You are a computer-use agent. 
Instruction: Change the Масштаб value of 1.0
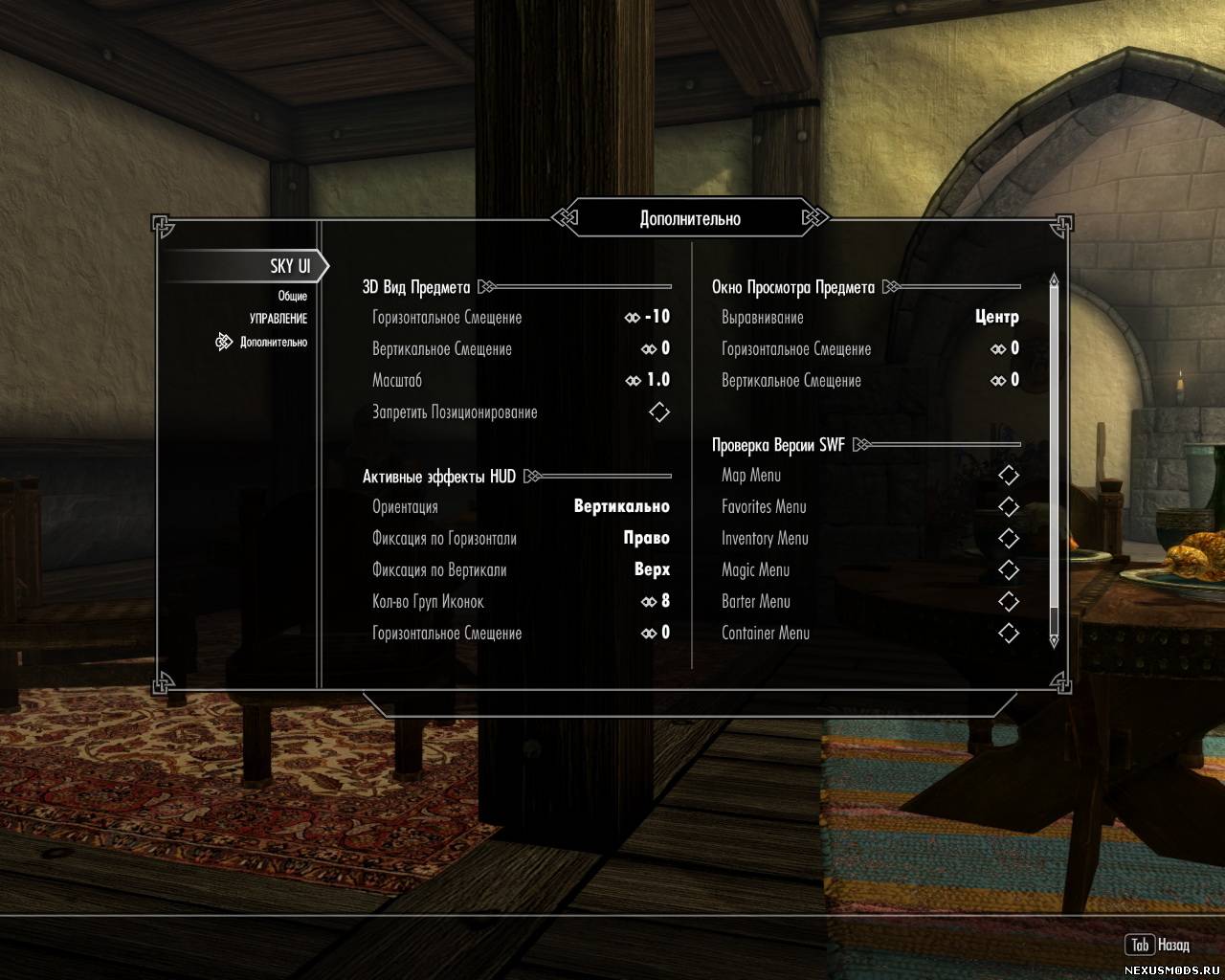(x=521, y=380)
